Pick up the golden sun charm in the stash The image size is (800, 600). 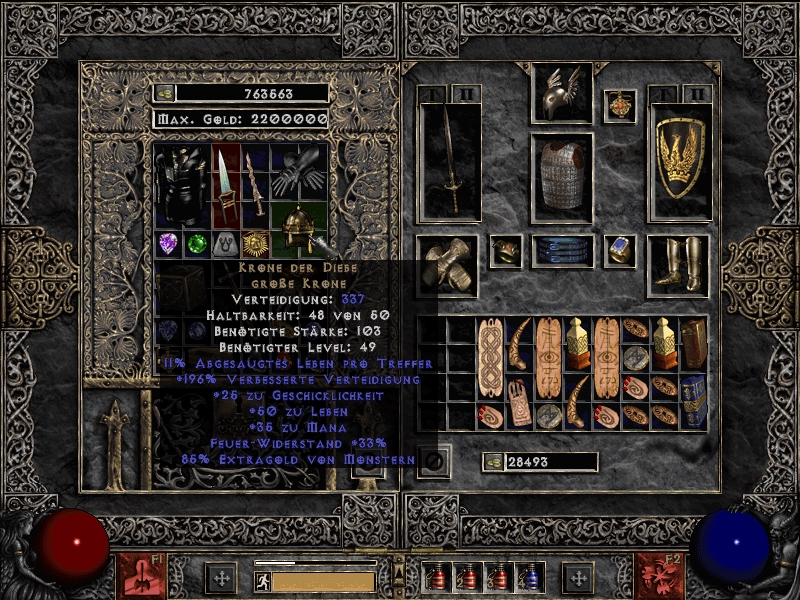click(255, 244)
